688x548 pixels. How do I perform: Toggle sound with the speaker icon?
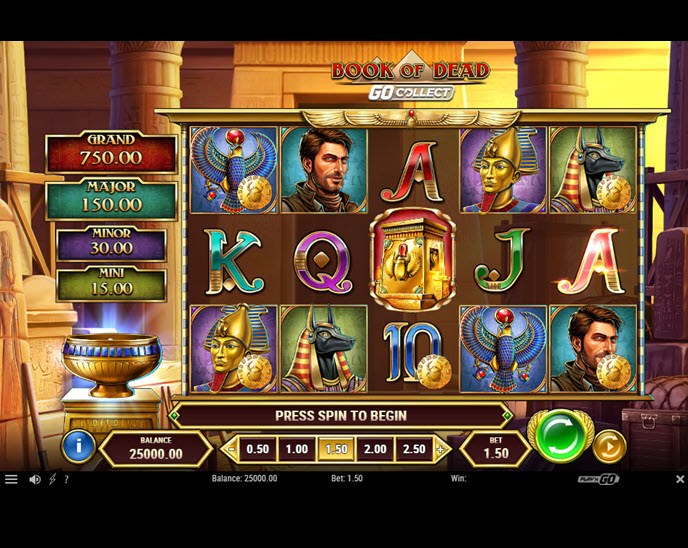(x=35, y=479)
